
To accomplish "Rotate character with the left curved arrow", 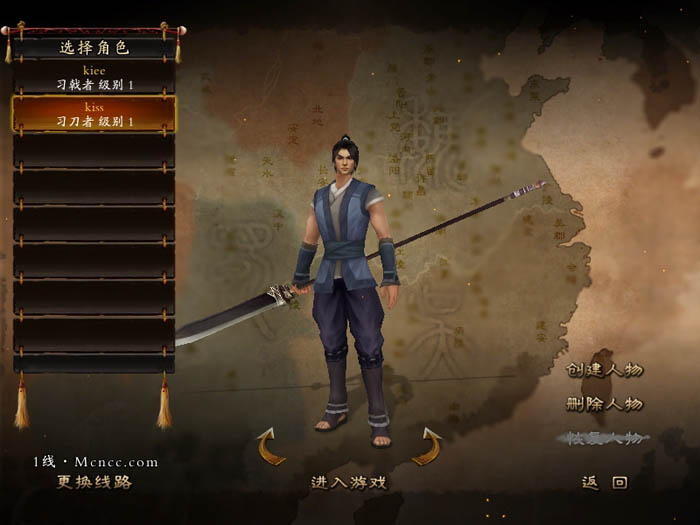I will (x=271, y=446).
